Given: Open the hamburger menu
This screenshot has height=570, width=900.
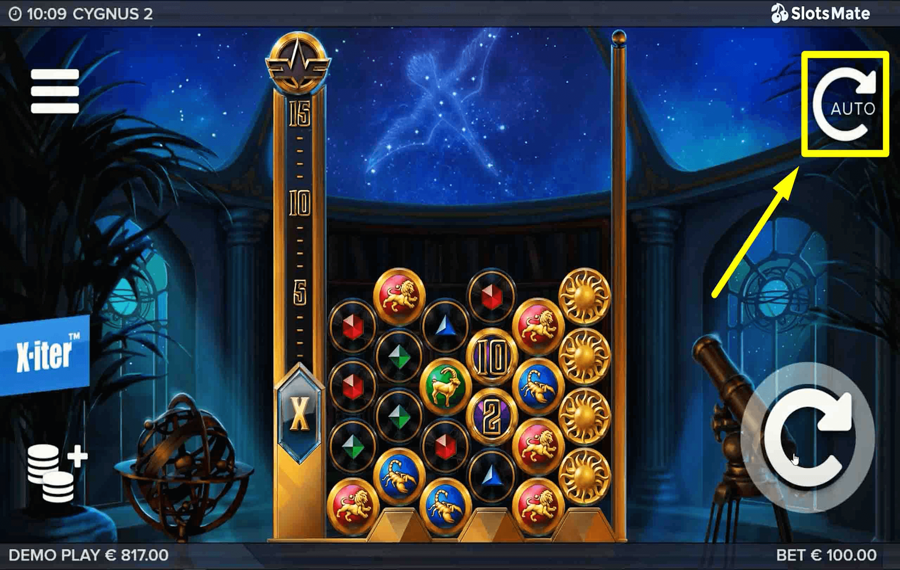Looking at the screenshot, I should tap(55, 91).
